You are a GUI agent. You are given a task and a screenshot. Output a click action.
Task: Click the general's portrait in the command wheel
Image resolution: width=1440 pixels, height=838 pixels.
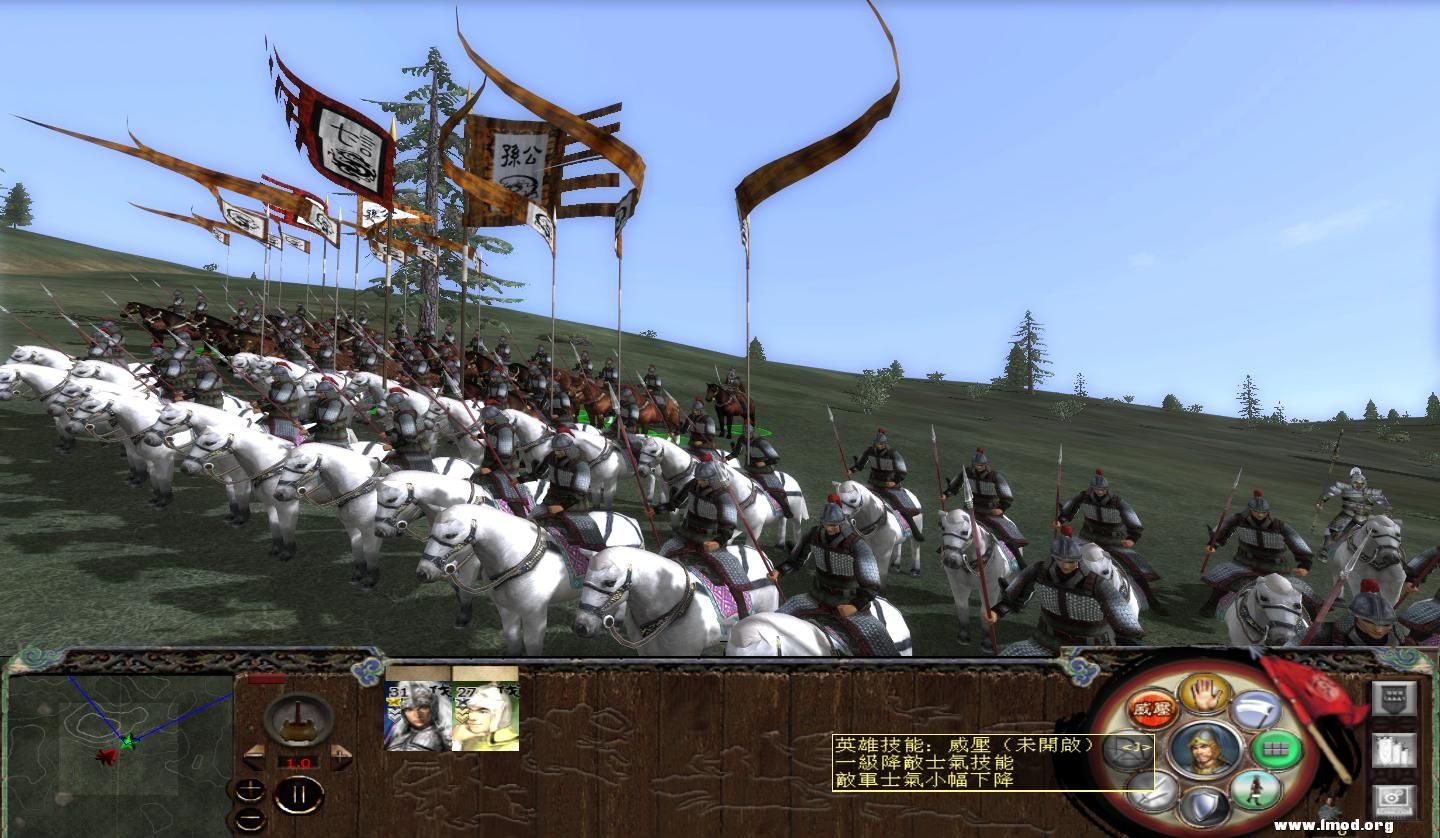[x=1204, y=749]
